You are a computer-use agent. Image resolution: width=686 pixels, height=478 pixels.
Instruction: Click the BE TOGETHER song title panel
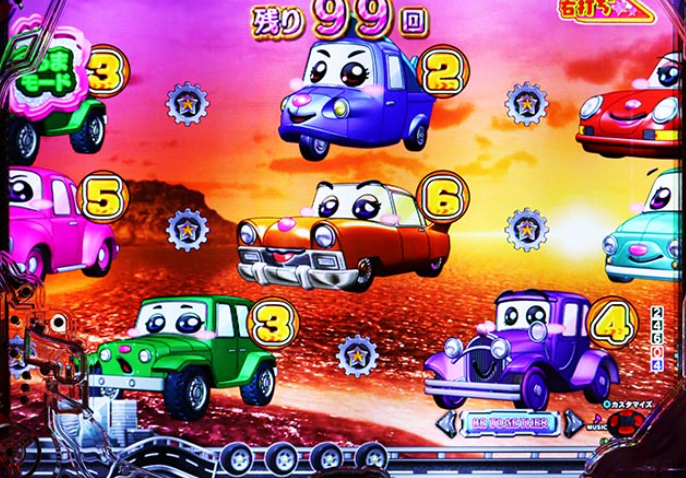click(x=511, y=423)
